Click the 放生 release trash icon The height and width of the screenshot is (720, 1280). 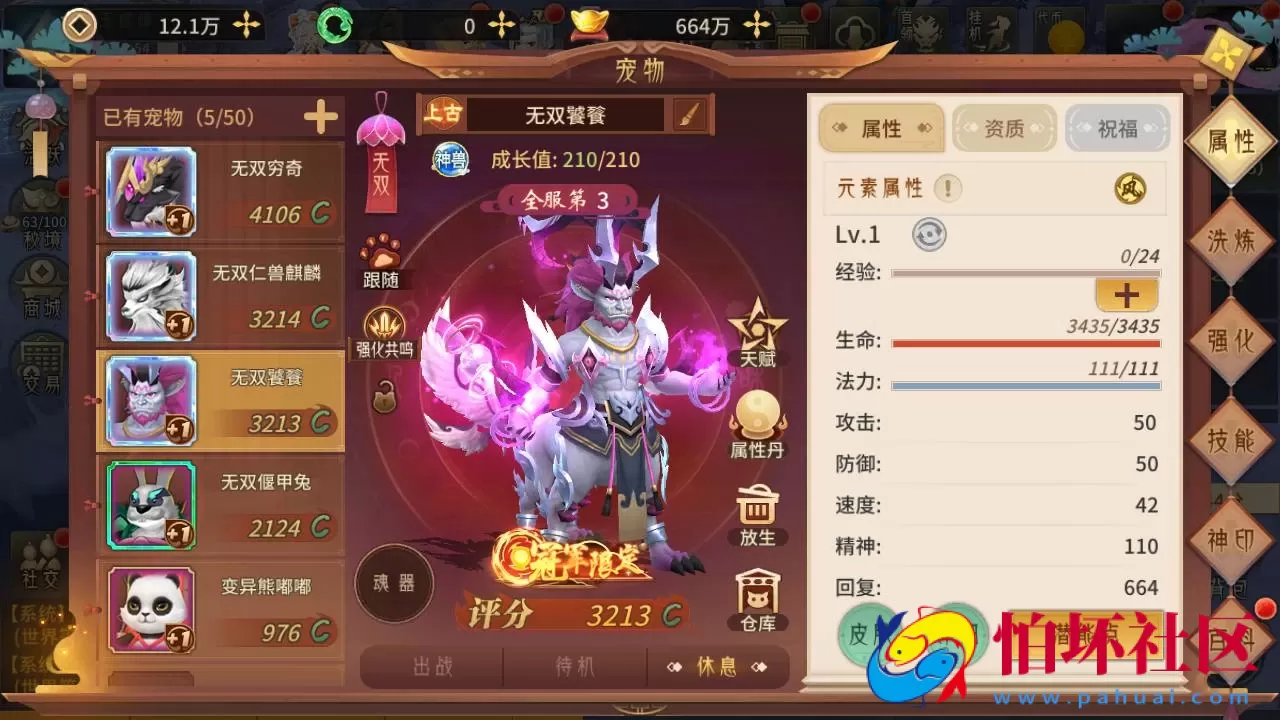tap(757, 506)
